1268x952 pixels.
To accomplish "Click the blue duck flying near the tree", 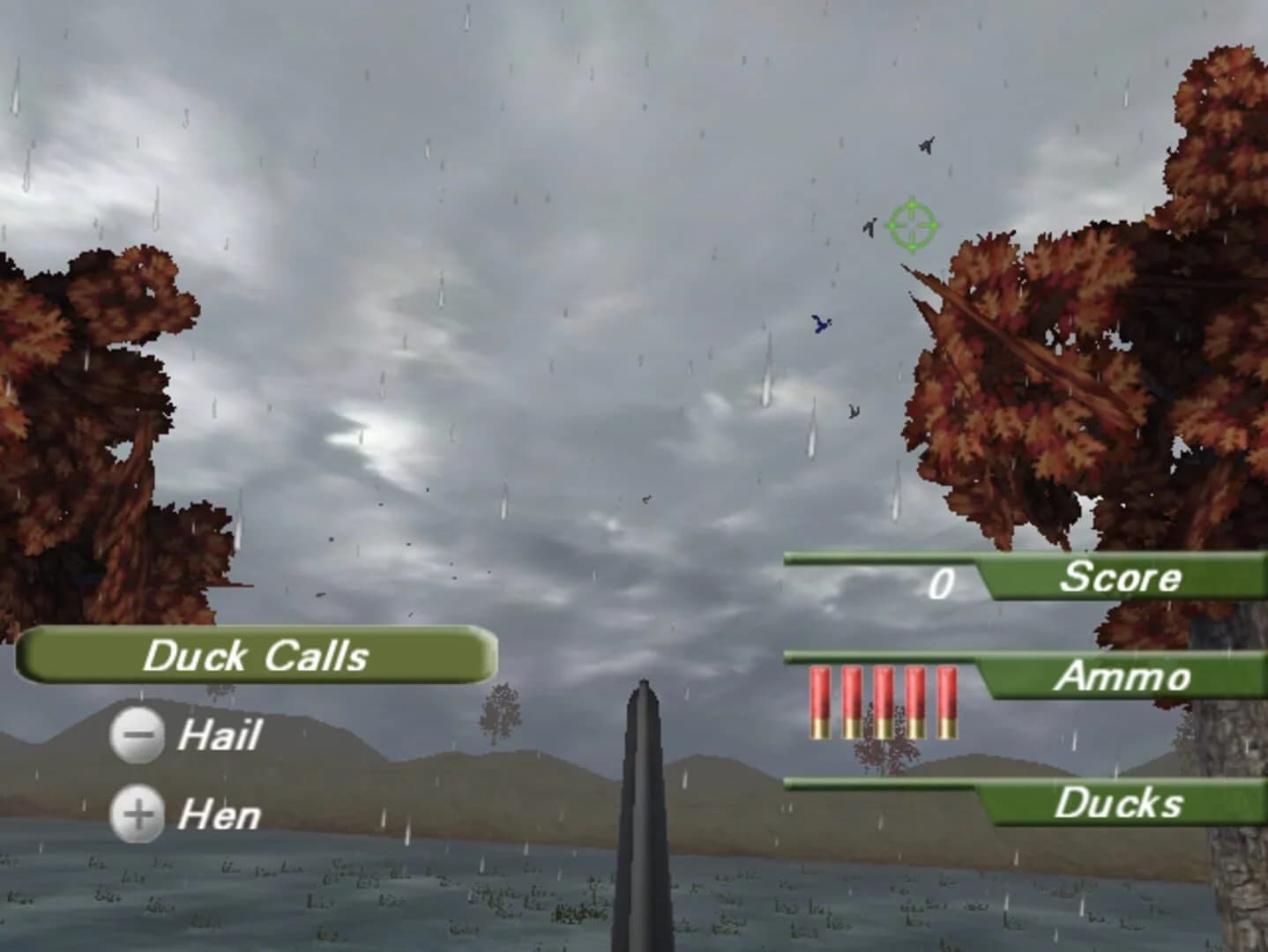I will click(x=820, y=324).
